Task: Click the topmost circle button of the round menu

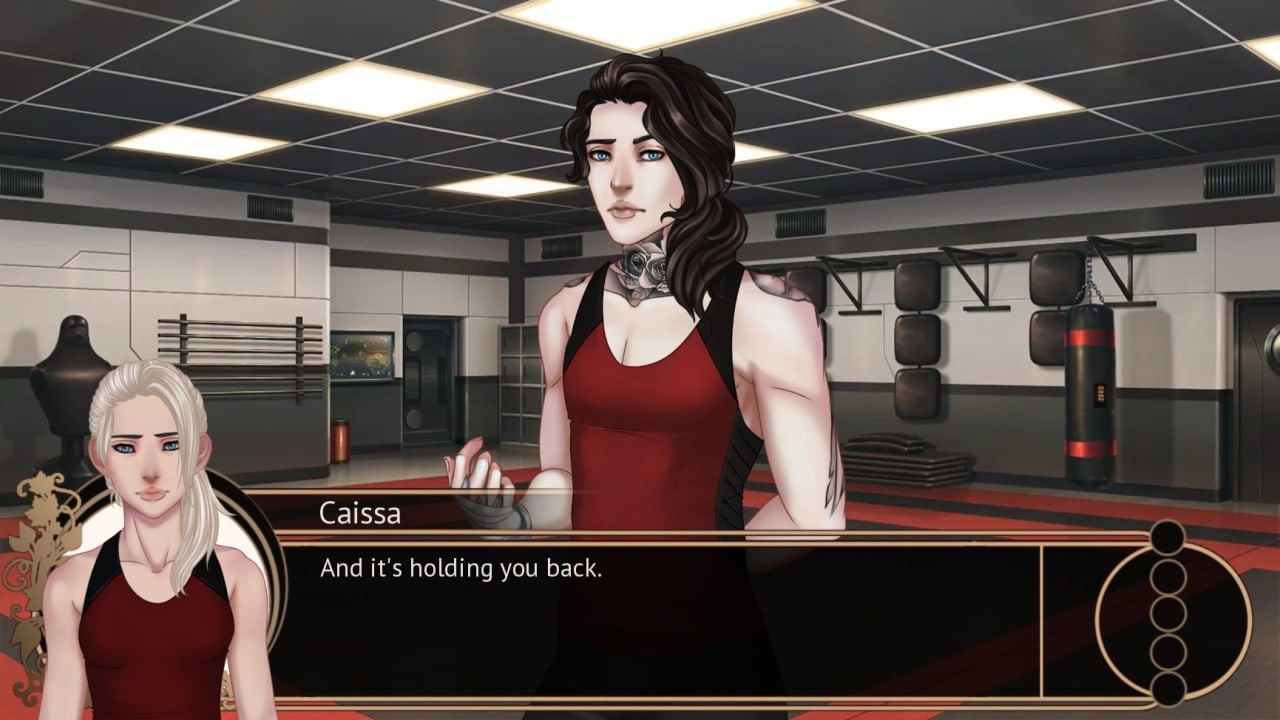Action: click(x=1167, y=538)
